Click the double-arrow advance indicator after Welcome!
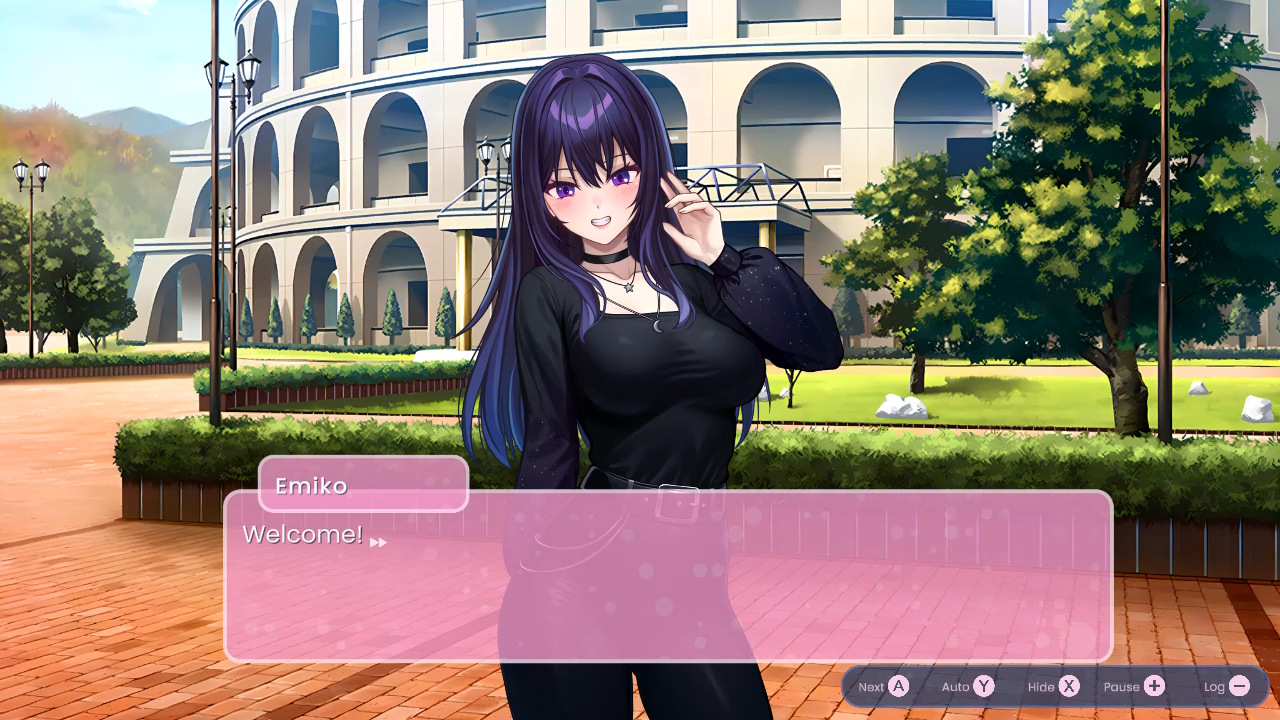The width and height of the screenshot is (1280, 720). pyautogui.click(x=378, y=542)
